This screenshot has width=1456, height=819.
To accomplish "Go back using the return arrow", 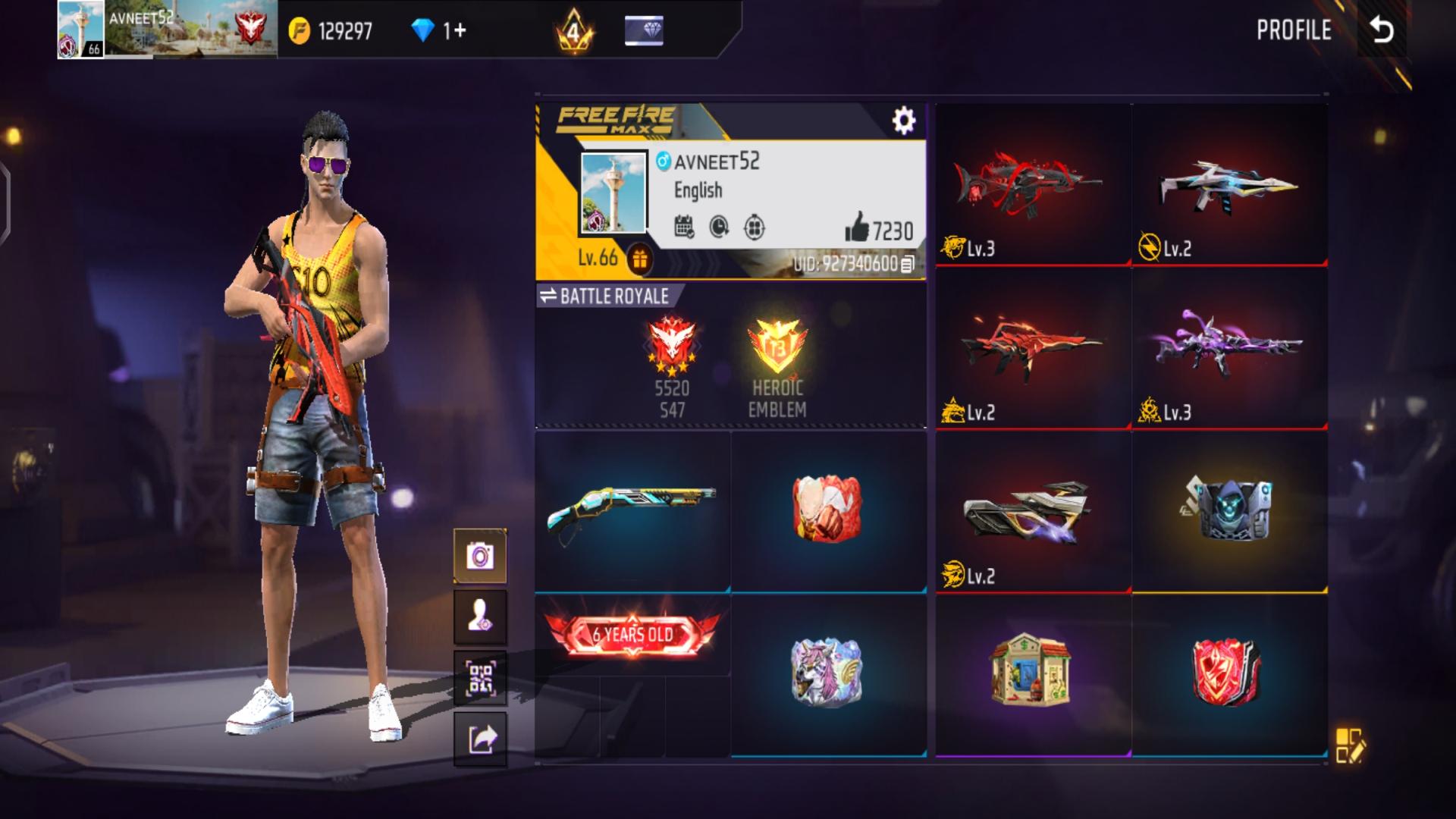I will [1381, 30].
